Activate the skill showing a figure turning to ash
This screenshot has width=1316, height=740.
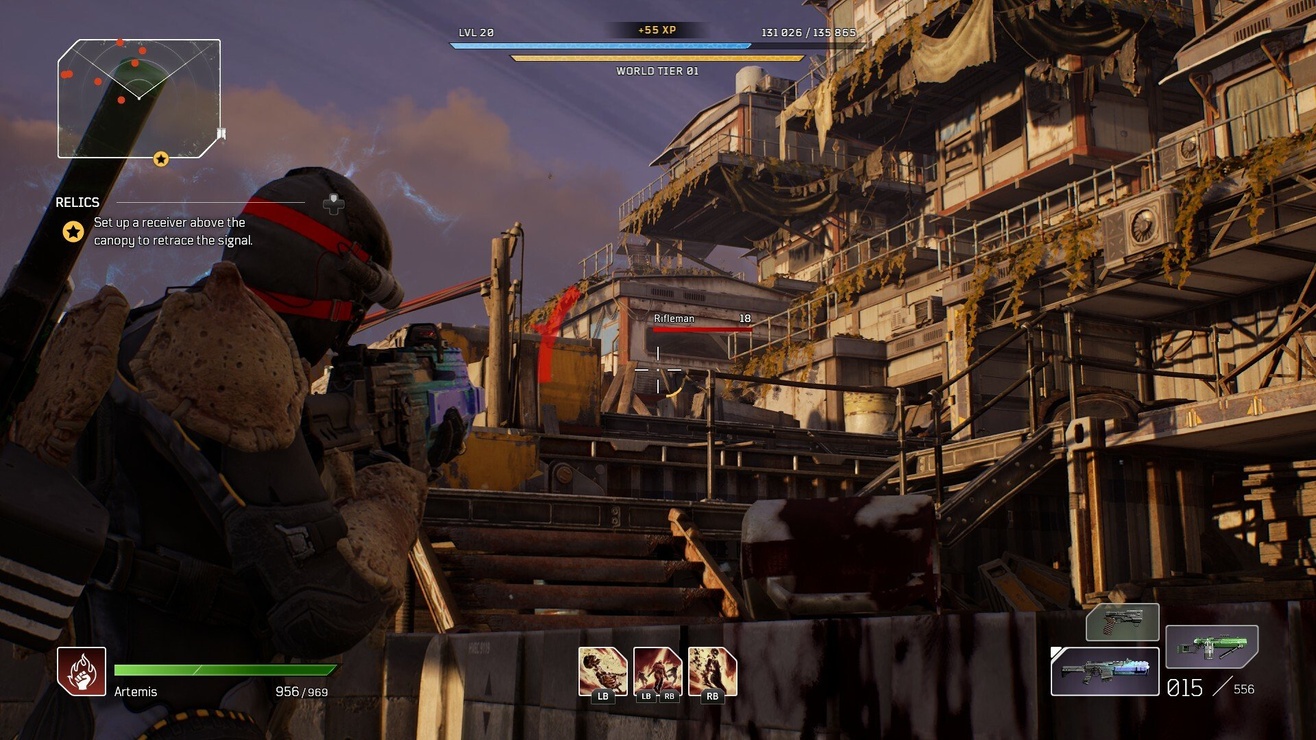click(x=712, y=670)
